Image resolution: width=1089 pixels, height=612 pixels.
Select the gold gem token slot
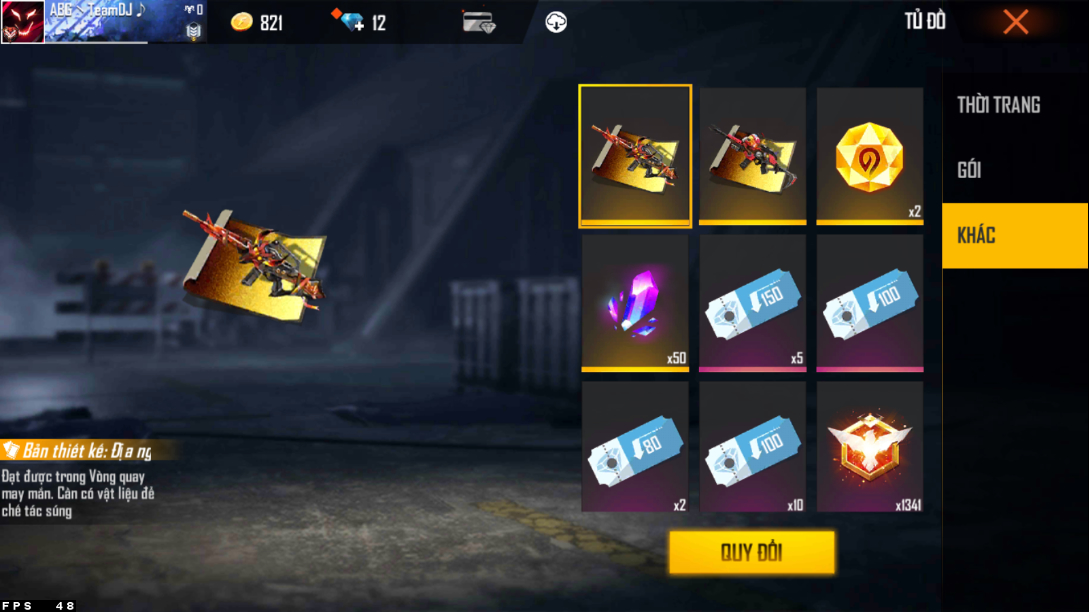click(869, 155)
